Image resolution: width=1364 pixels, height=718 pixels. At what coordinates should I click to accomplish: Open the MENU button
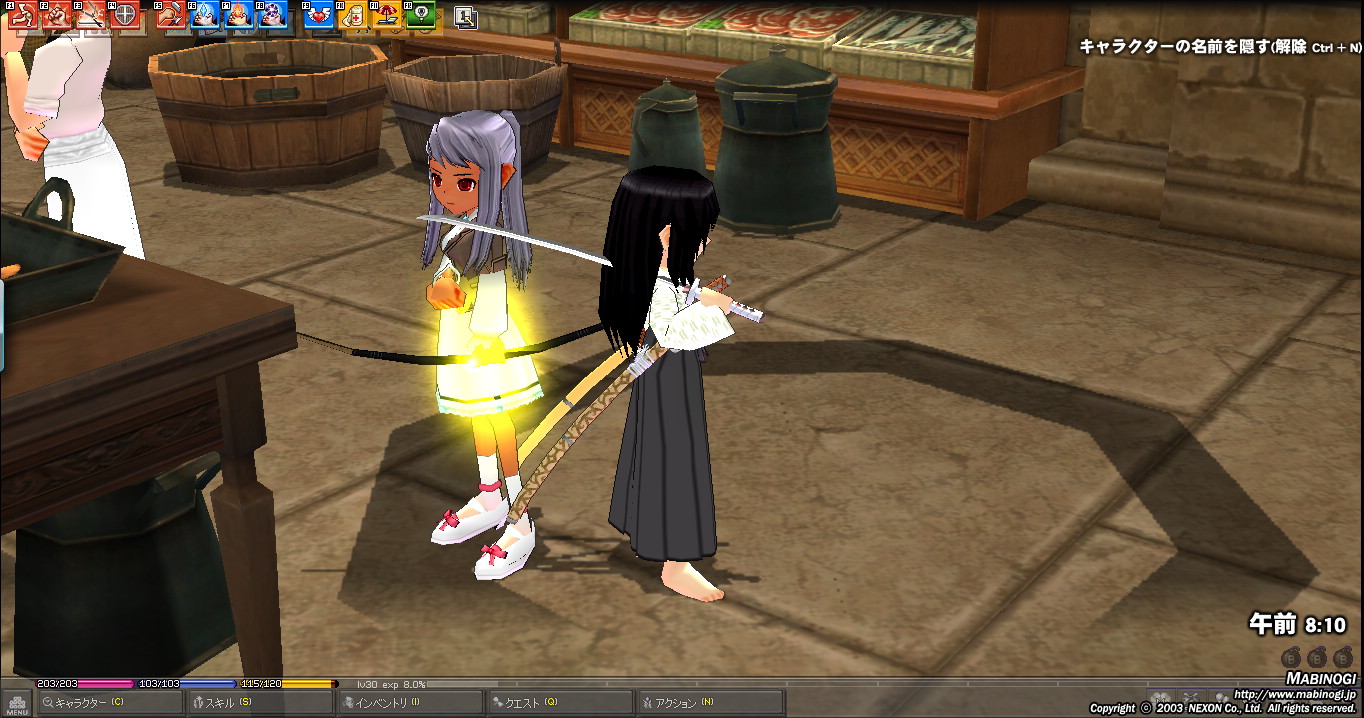(17, 703)
